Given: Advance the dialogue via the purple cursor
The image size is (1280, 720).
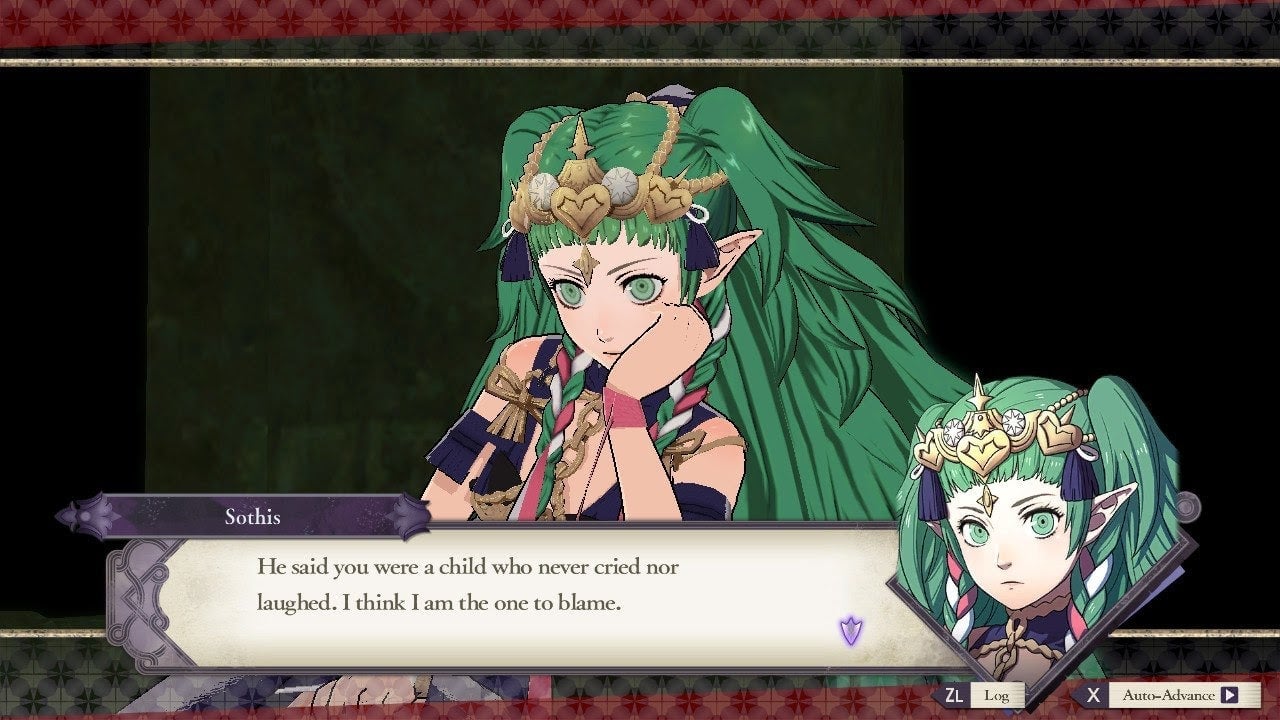Looking at the screenshot, I should tap(849, 629).
